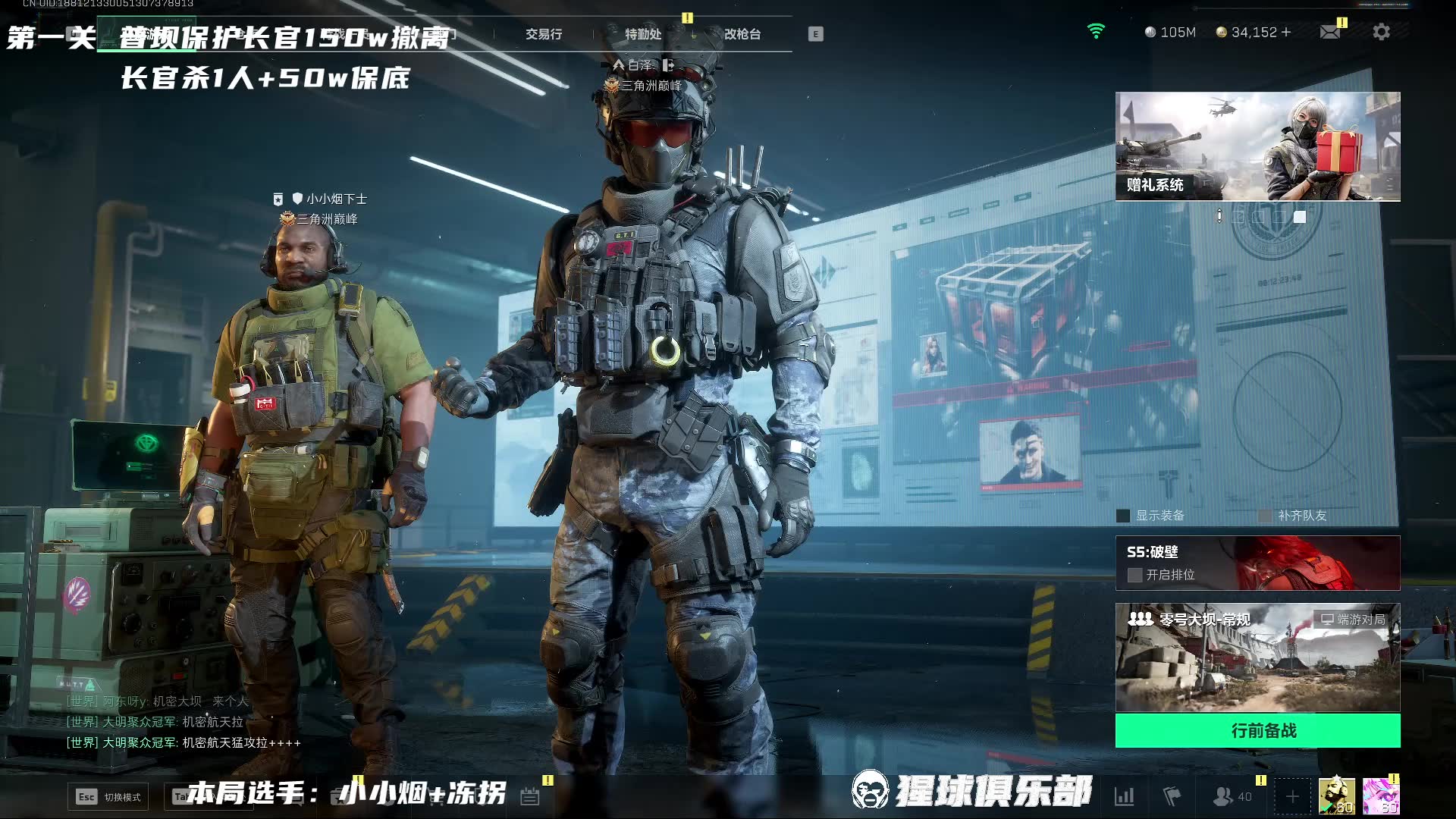Click the plus slot to invite a teammate

(1292, 796)
